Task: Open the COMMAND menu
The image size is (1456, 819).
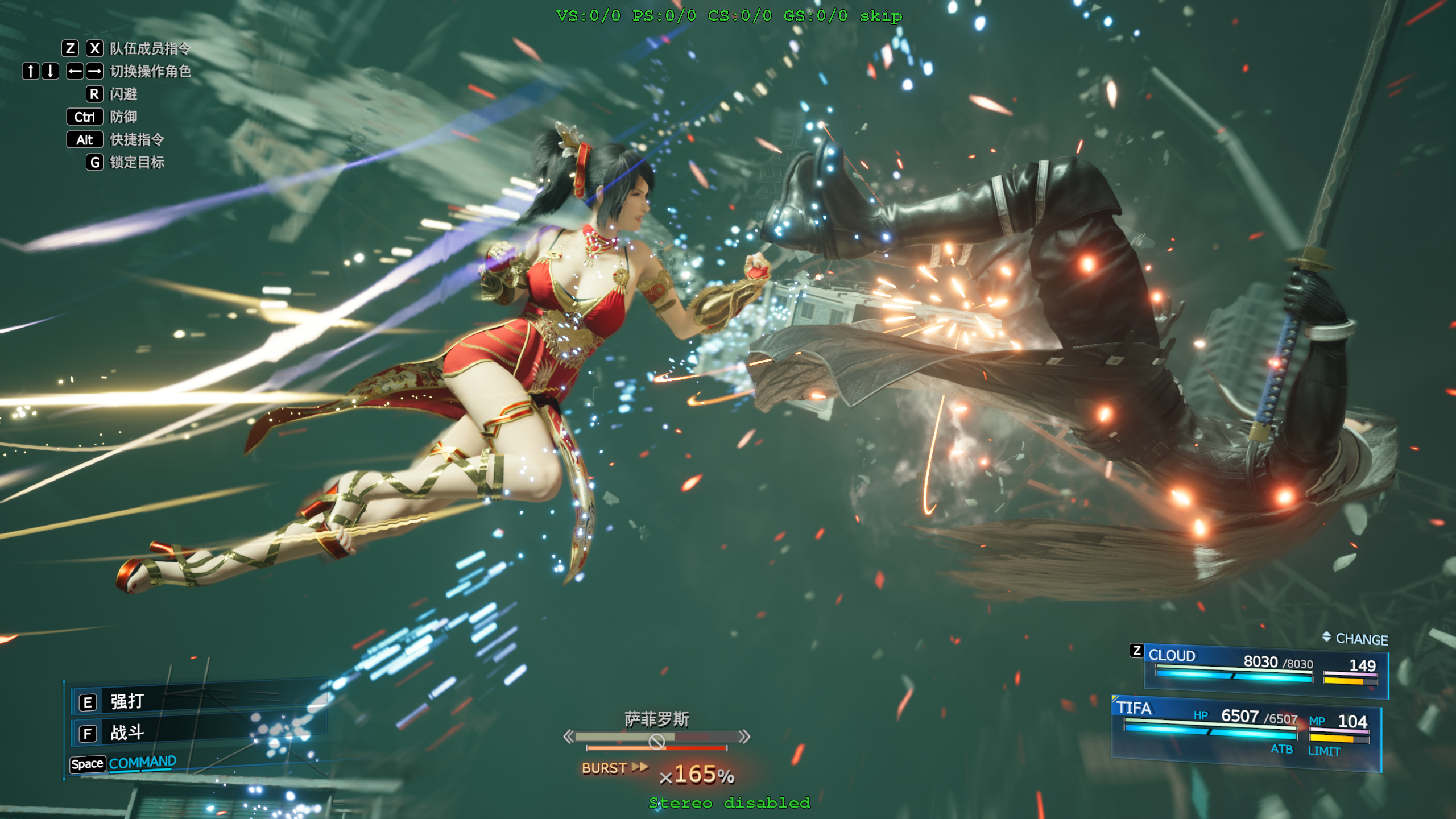Action: pyautogui.click(x=142, y=763)
